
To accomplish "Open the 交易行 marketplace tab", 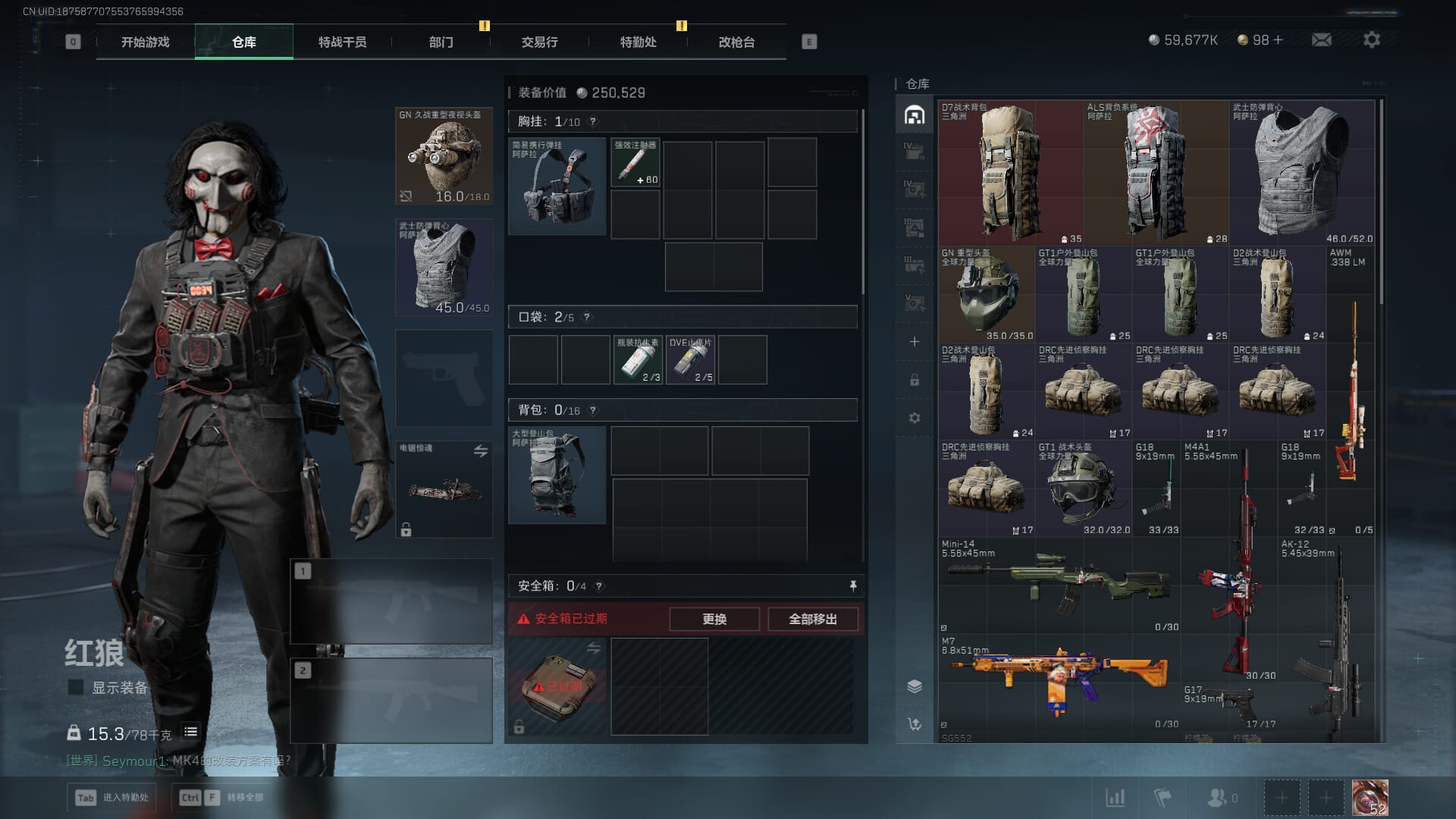I will tap(539, 42).
